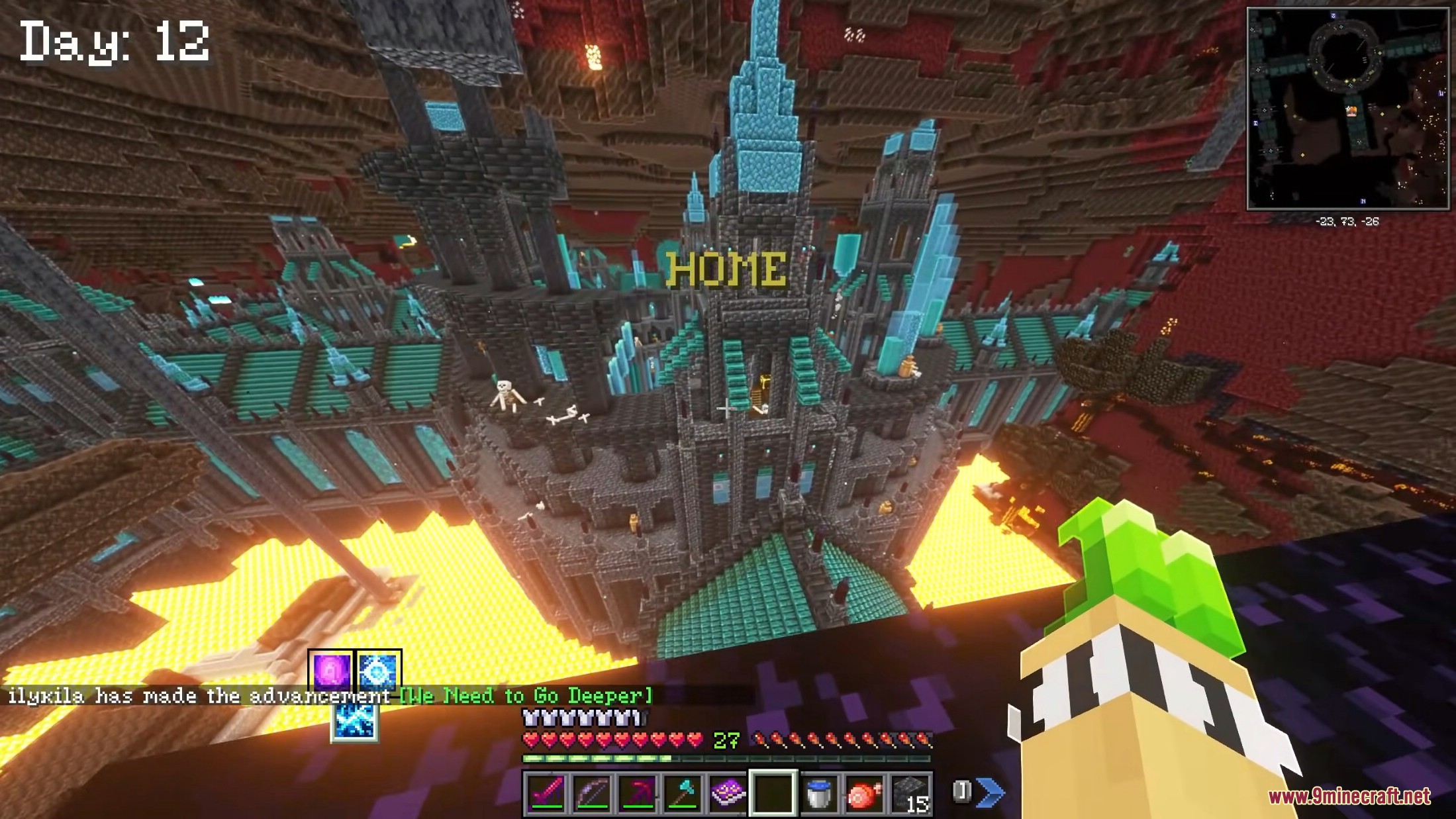Viewport: 1456px width, 819px height.
Task: Click the purple swirl ability icon
Action: tap(331, 671)
